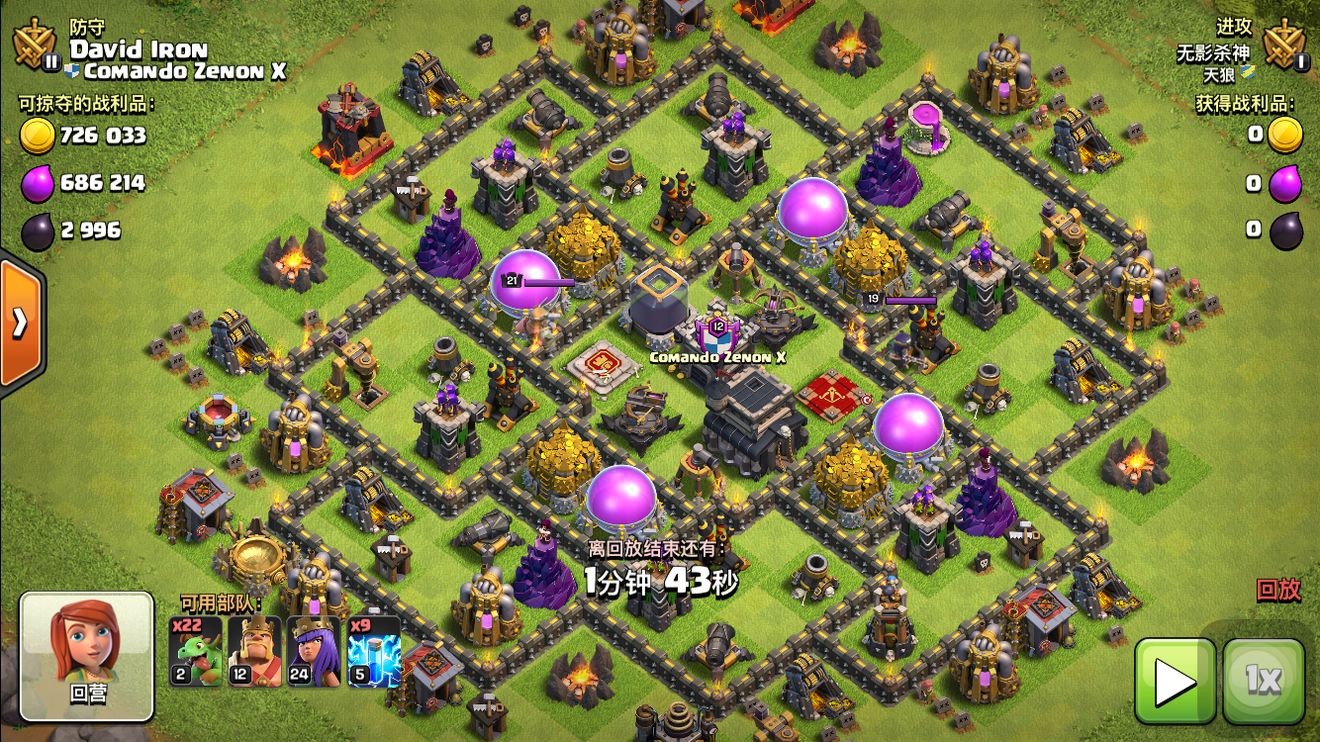The image size is (1320, 742).
Task: Change replay speed with the 1x button
Action: pos(1263,680)
